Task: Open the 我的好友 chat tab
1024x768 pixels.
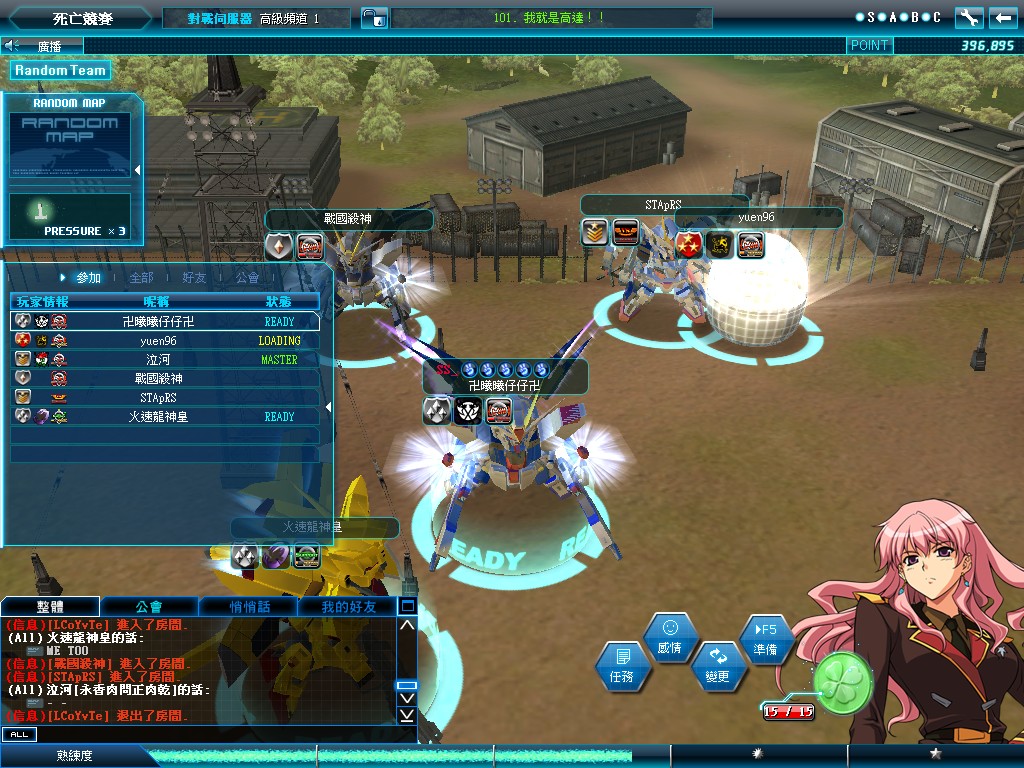Action: (347, 607)
